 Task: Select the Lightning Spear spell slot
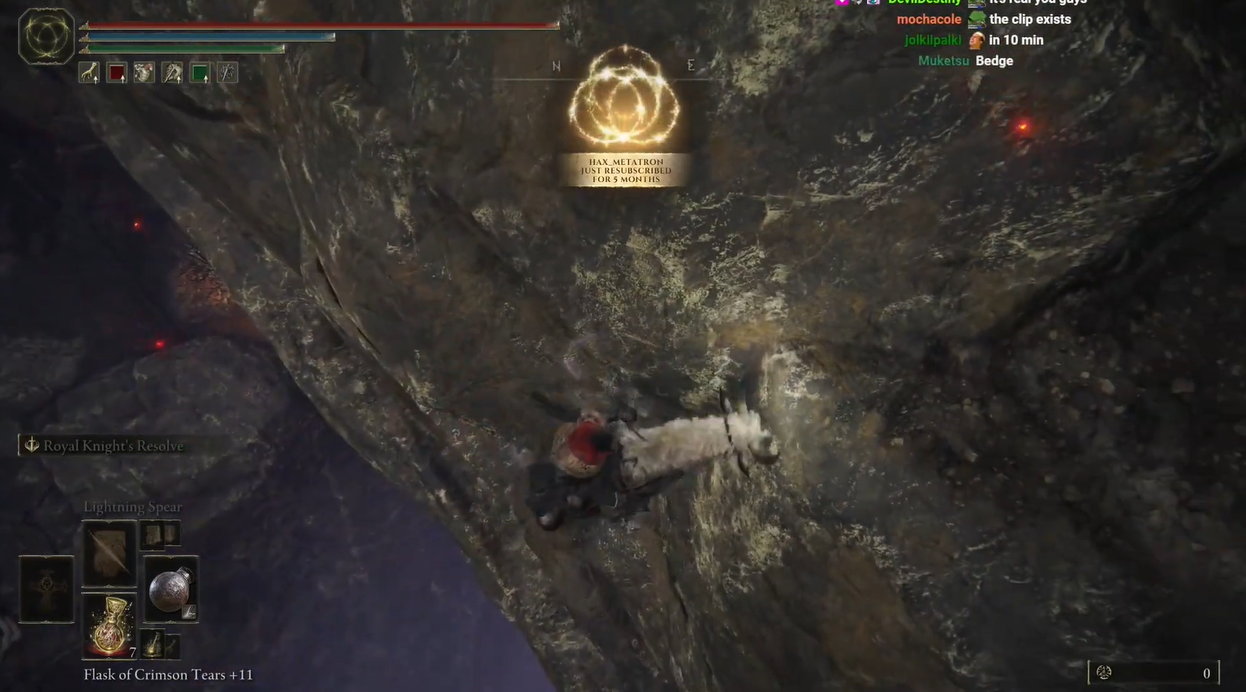coord(109,553)
